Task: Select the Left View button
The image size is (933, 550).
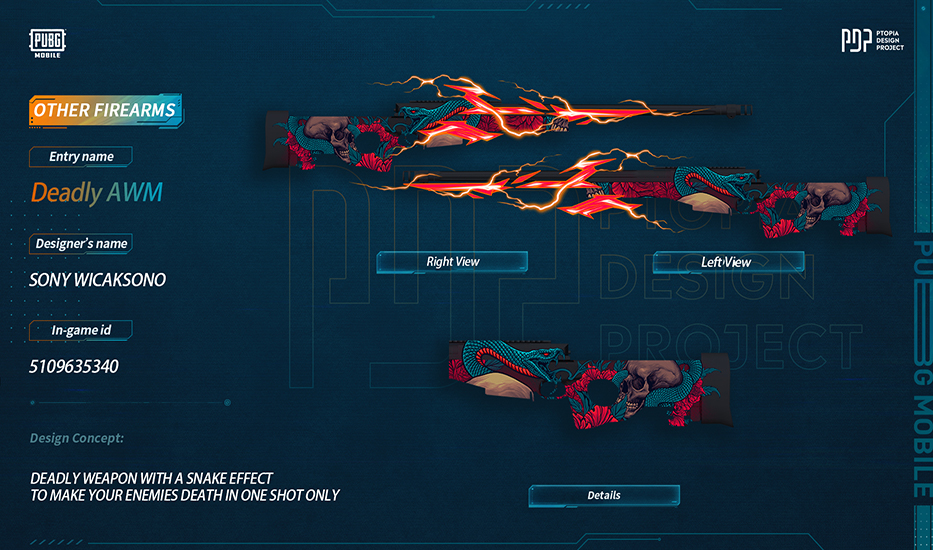Action: tap(727, 262)
